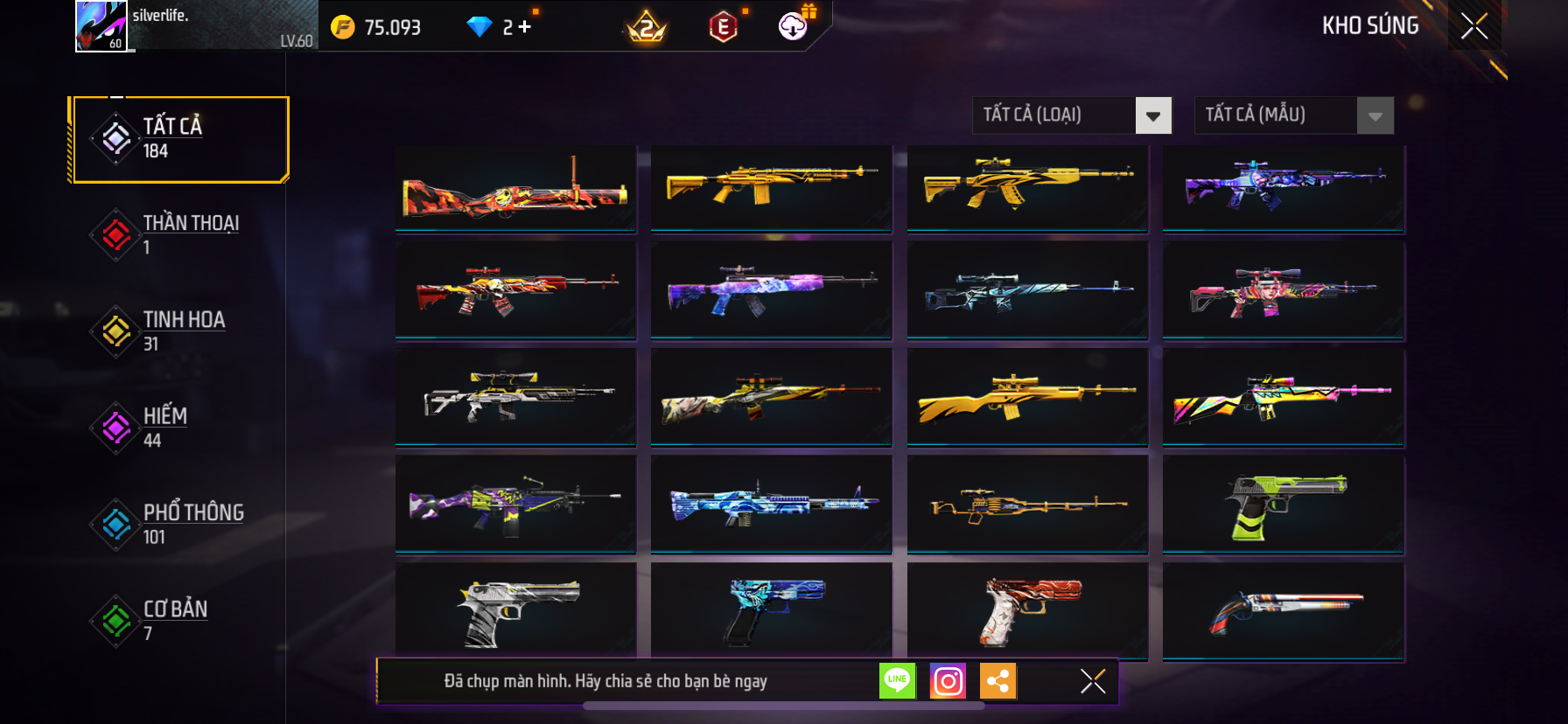This screenshot has width=1568, height=724.
Task: Open the TINH HOA rarity tab
Action: point(180,331)
